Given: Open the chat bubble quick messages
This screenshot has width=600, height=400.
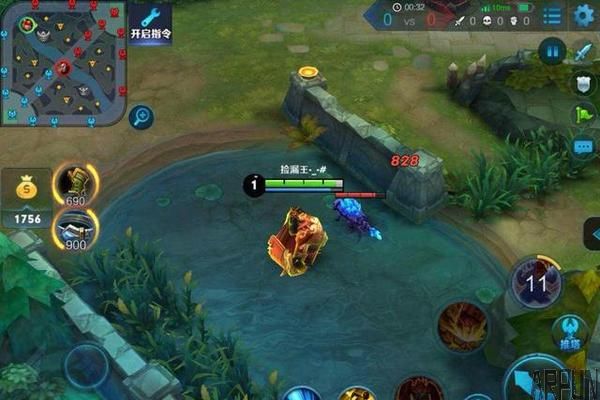Looking at the screenshot, I should pos(584,147).
